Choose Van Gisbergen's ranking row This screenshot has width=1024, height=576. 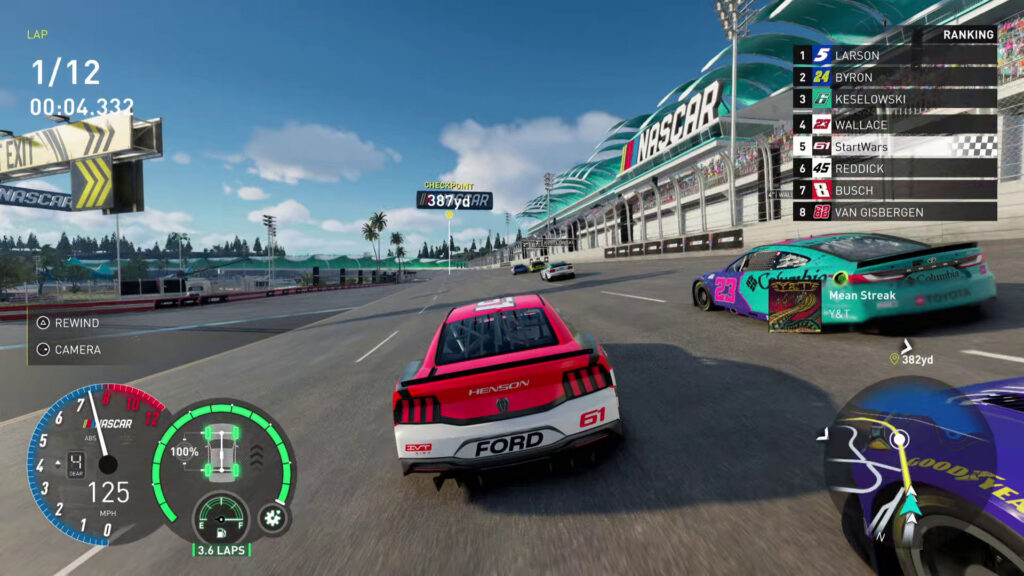pyautogui.click(x=895, y=212)
